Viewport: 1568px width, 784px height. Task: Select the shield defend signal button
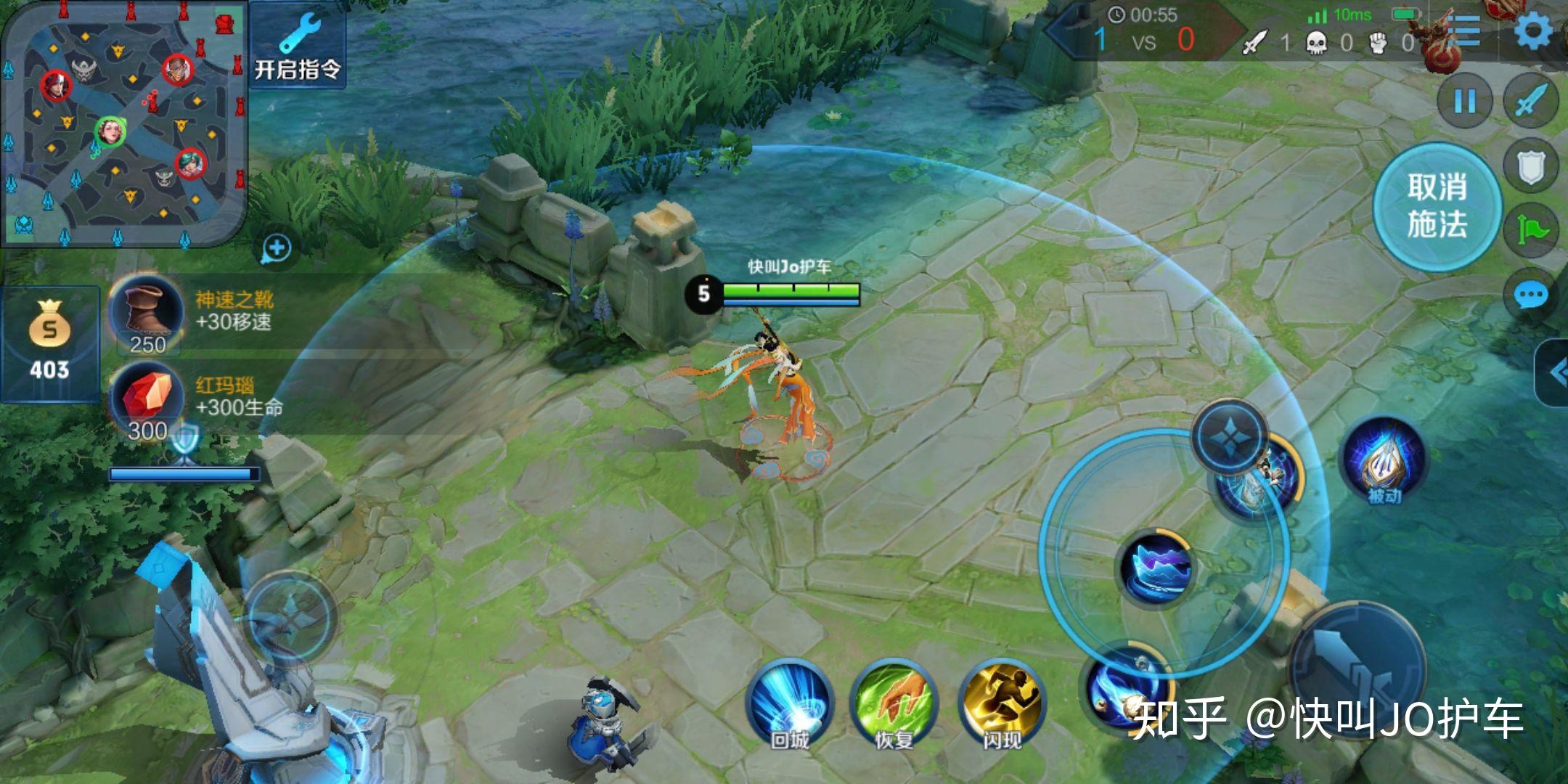[1530, 166]
